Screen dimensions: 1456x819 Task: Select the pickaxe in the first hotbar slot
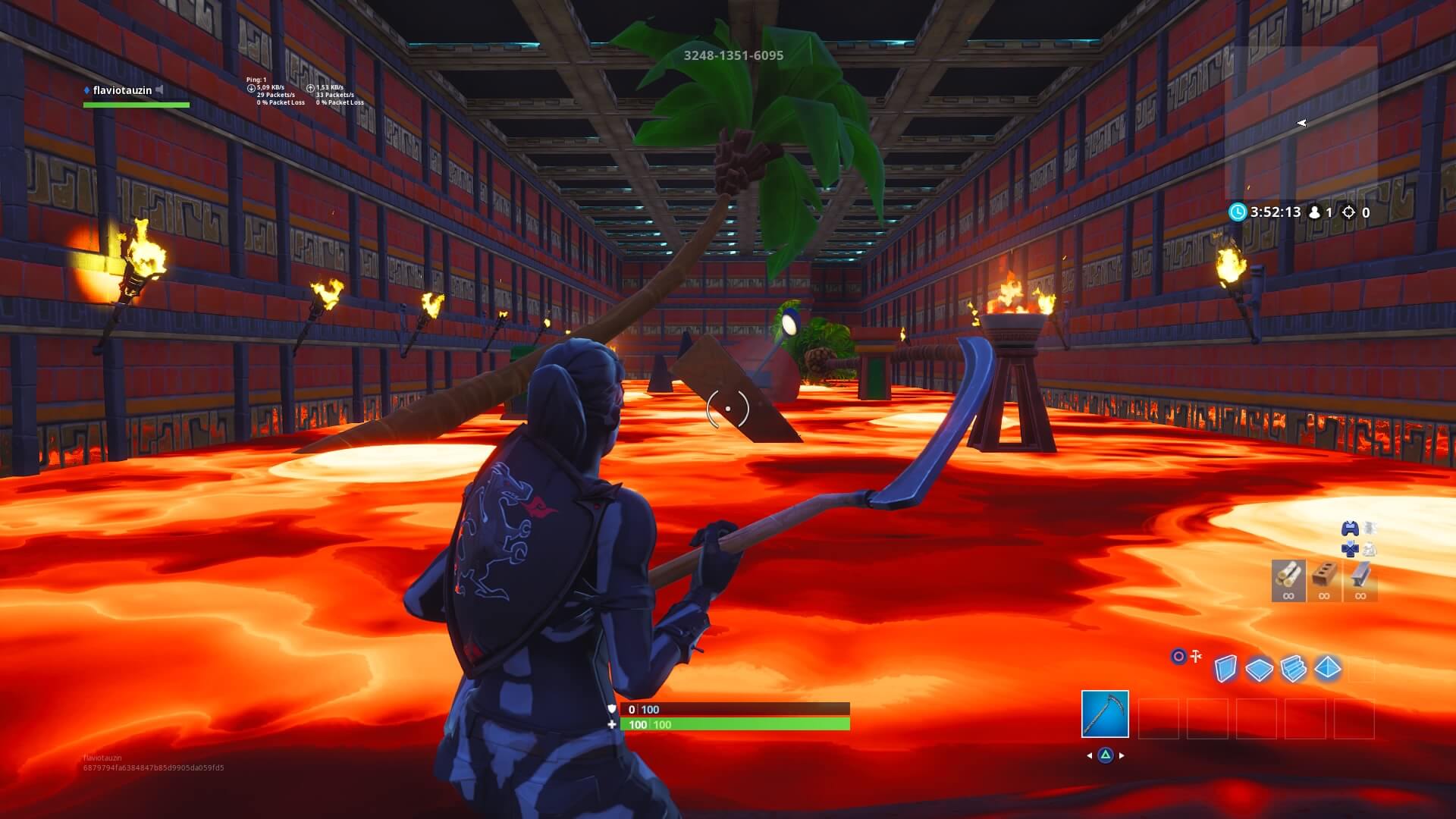click(1105, 714)
